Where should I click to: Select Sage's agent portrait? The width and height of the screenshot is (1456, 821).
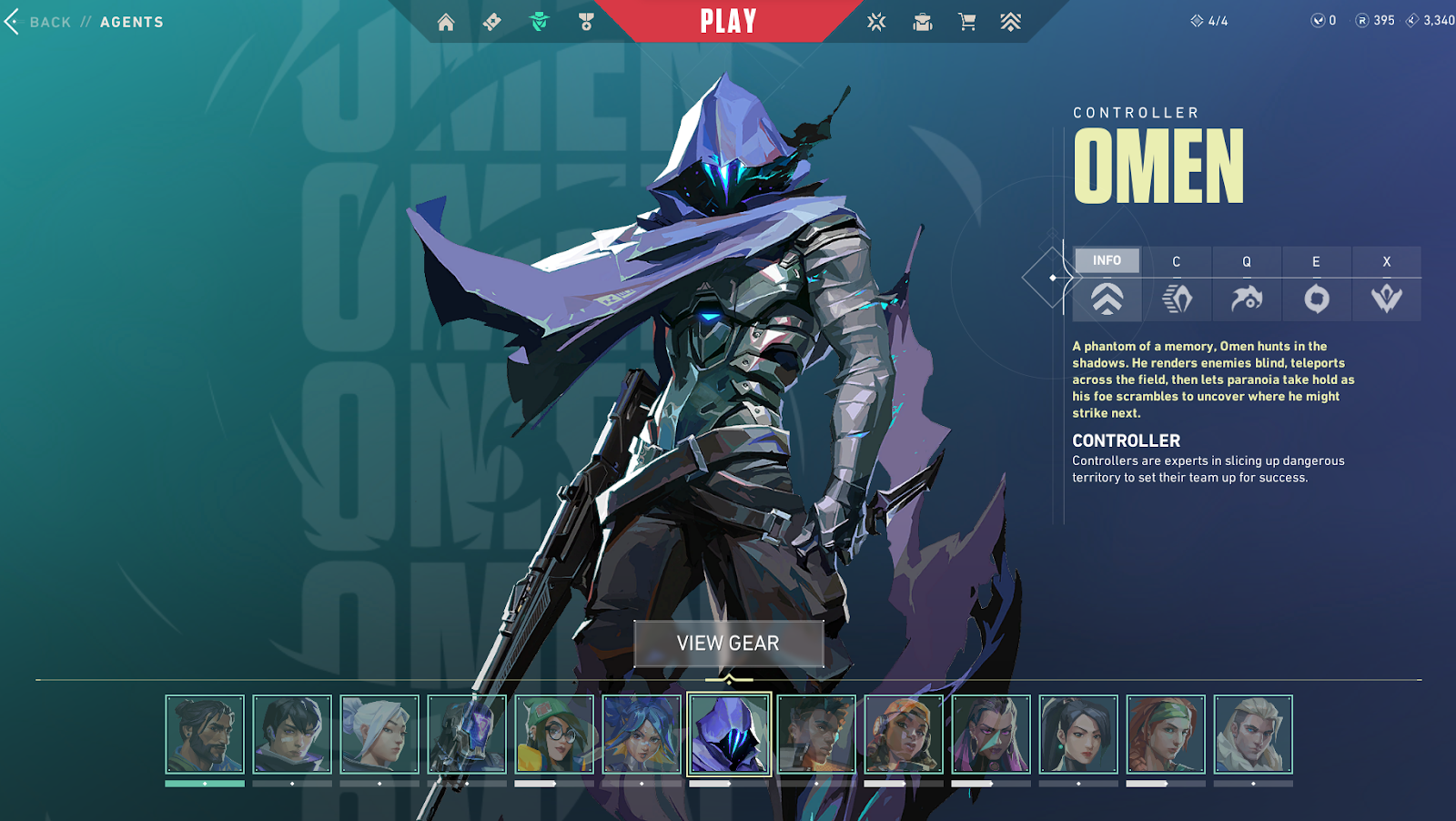tap(1078, 735)
